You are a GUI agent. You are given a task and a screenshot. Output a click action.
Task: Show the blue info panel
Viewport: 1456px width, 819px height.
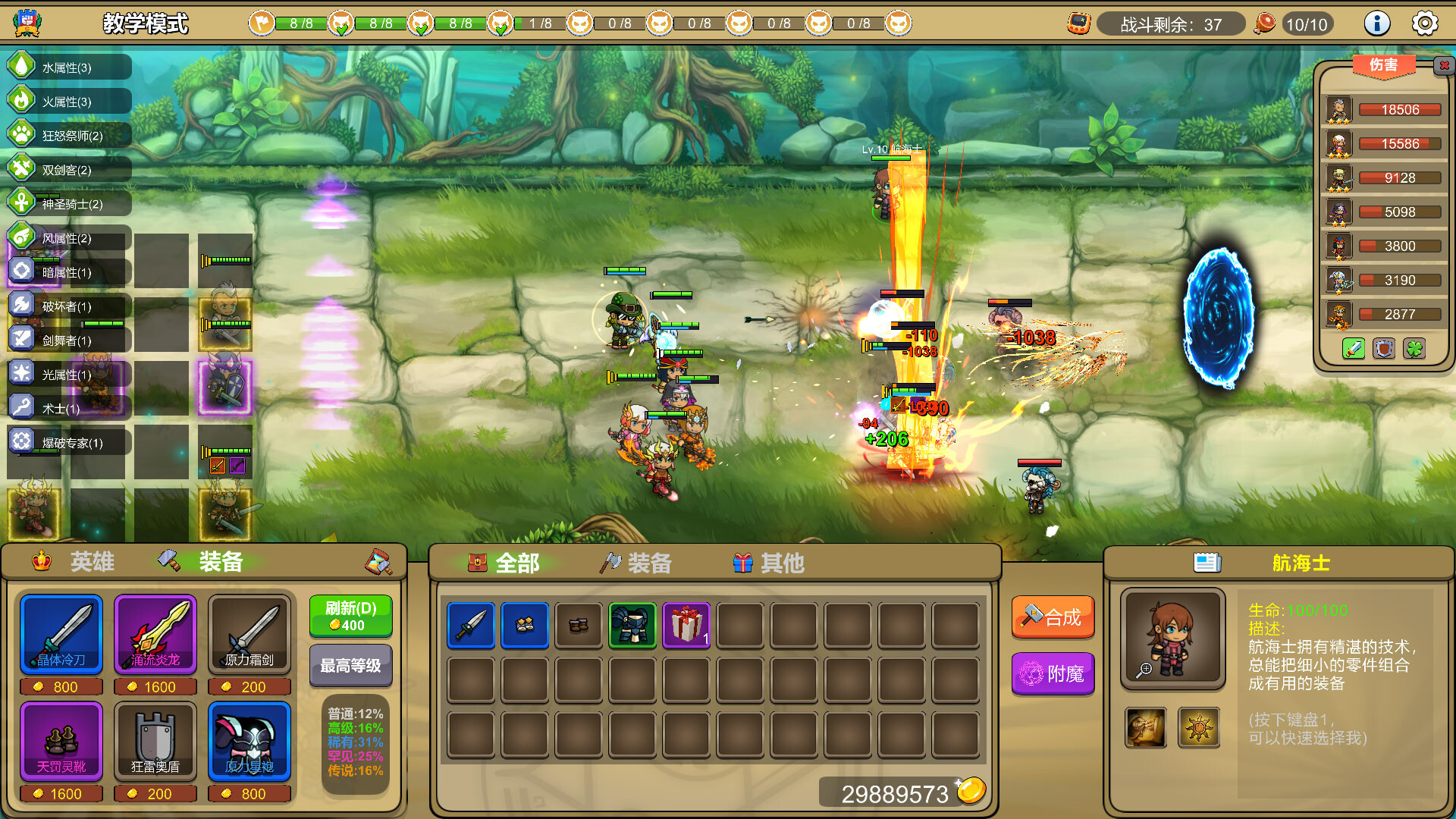tap(1376, 24)
